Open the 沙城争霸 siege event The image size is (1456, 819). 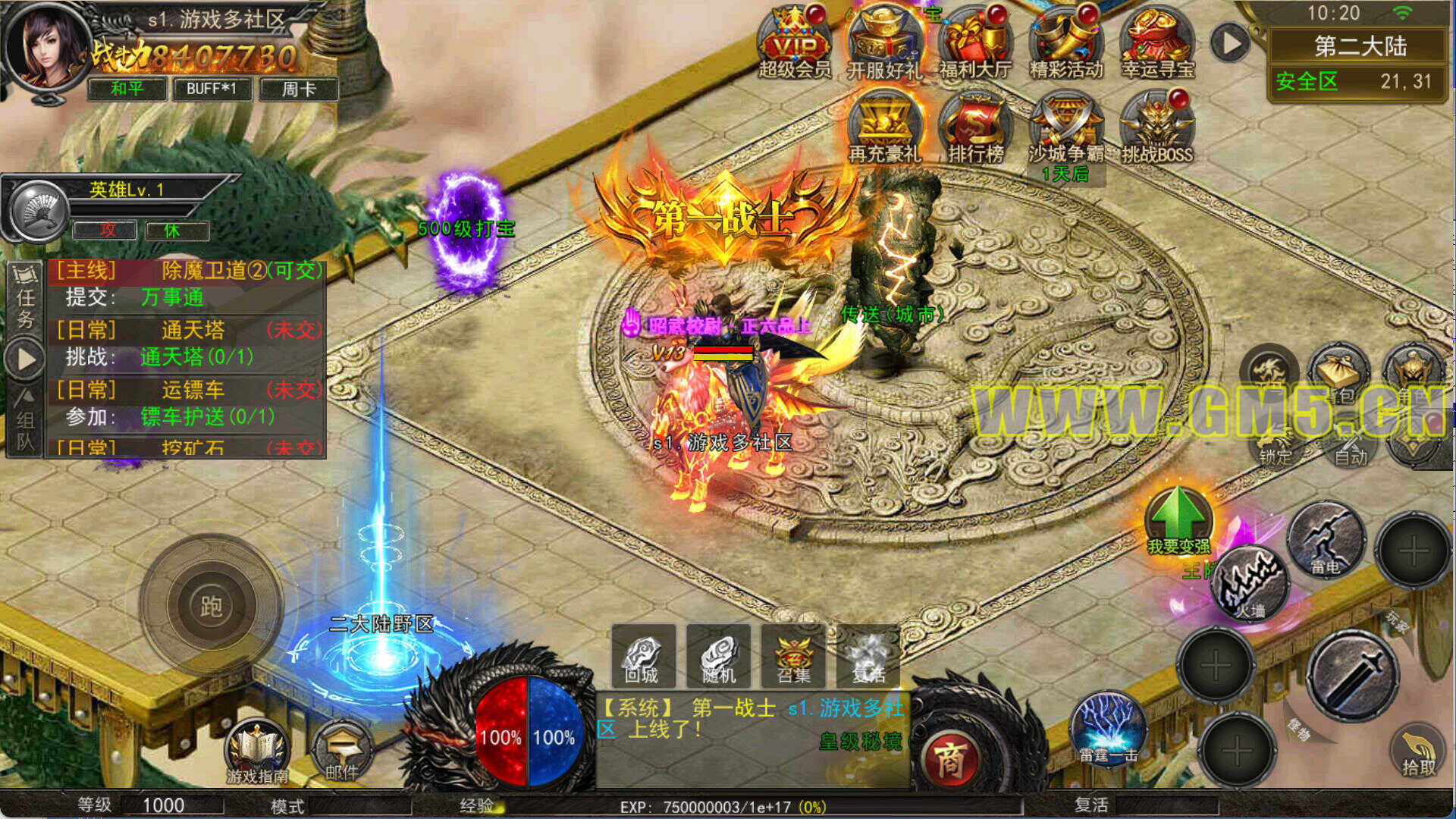pyautogui.click(x=1066, y=127)
